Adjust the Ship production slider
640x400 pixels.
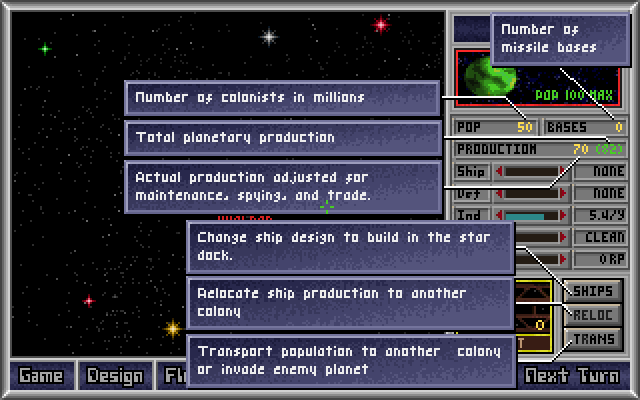[530, 171]
